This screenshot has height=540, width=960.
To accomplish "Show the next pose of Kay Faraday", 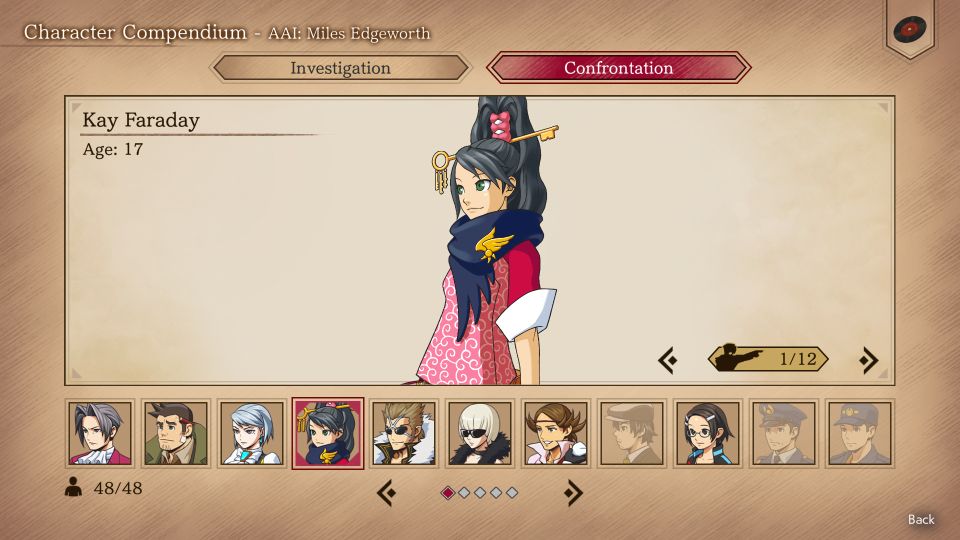I will pos(868,359).
